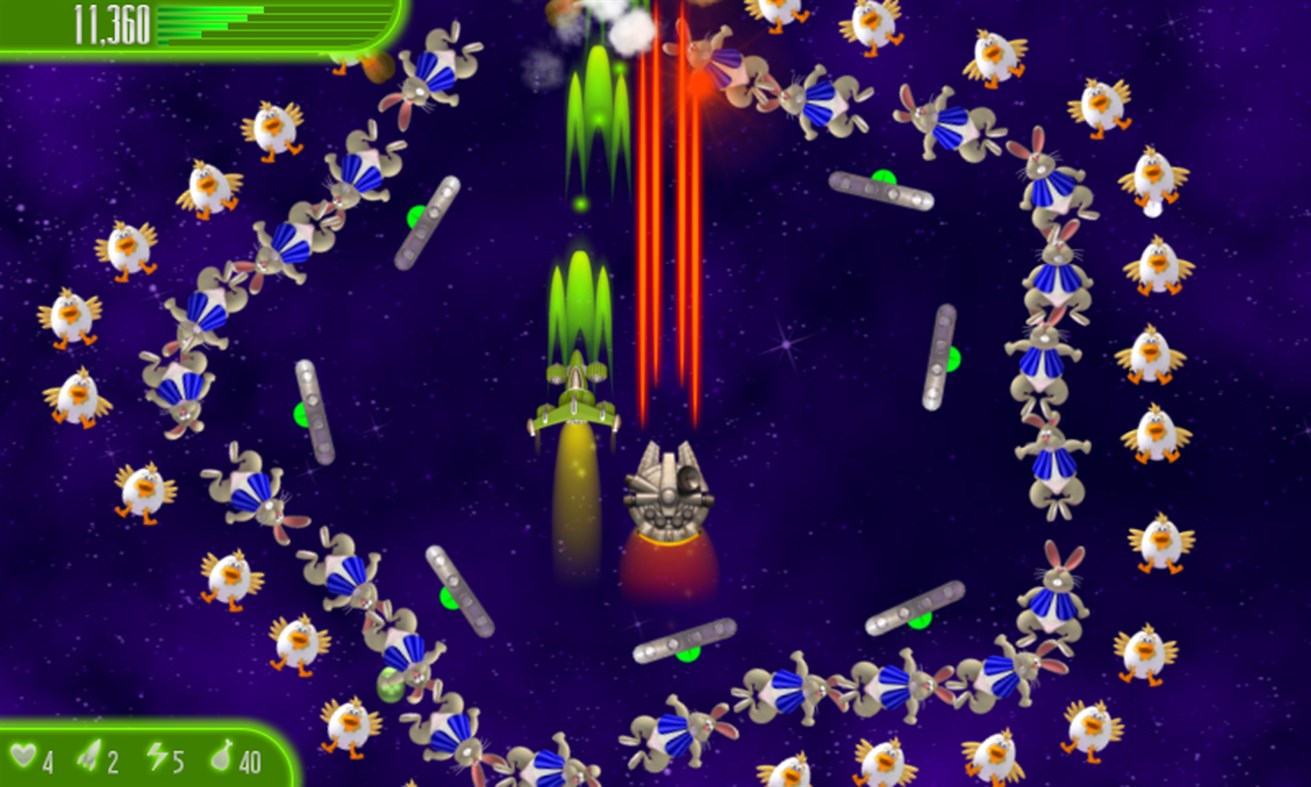Click the lightning bolt power icon
Screen dimensions: 1311x787
156,759
